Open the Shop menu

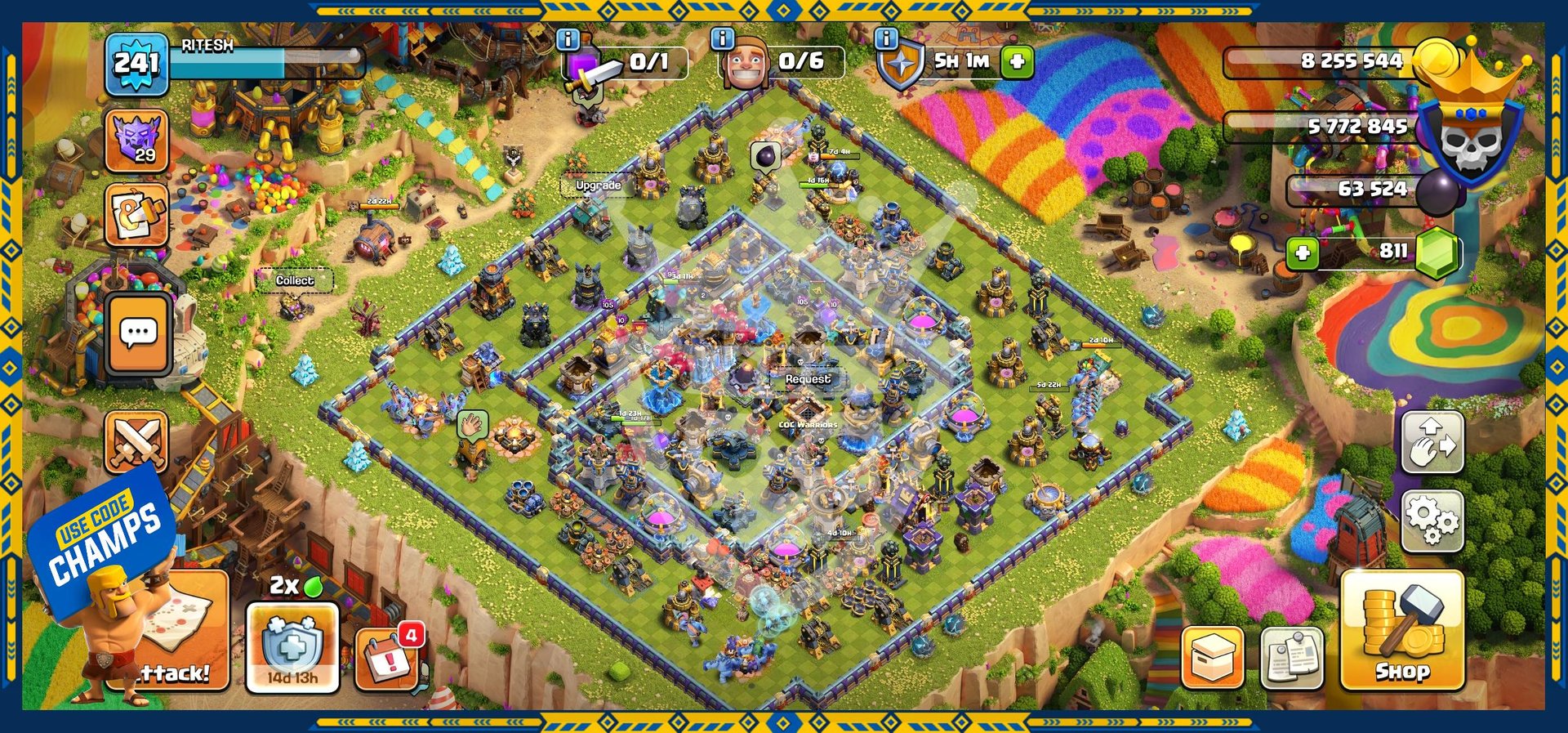click(x=1401, y=630)
